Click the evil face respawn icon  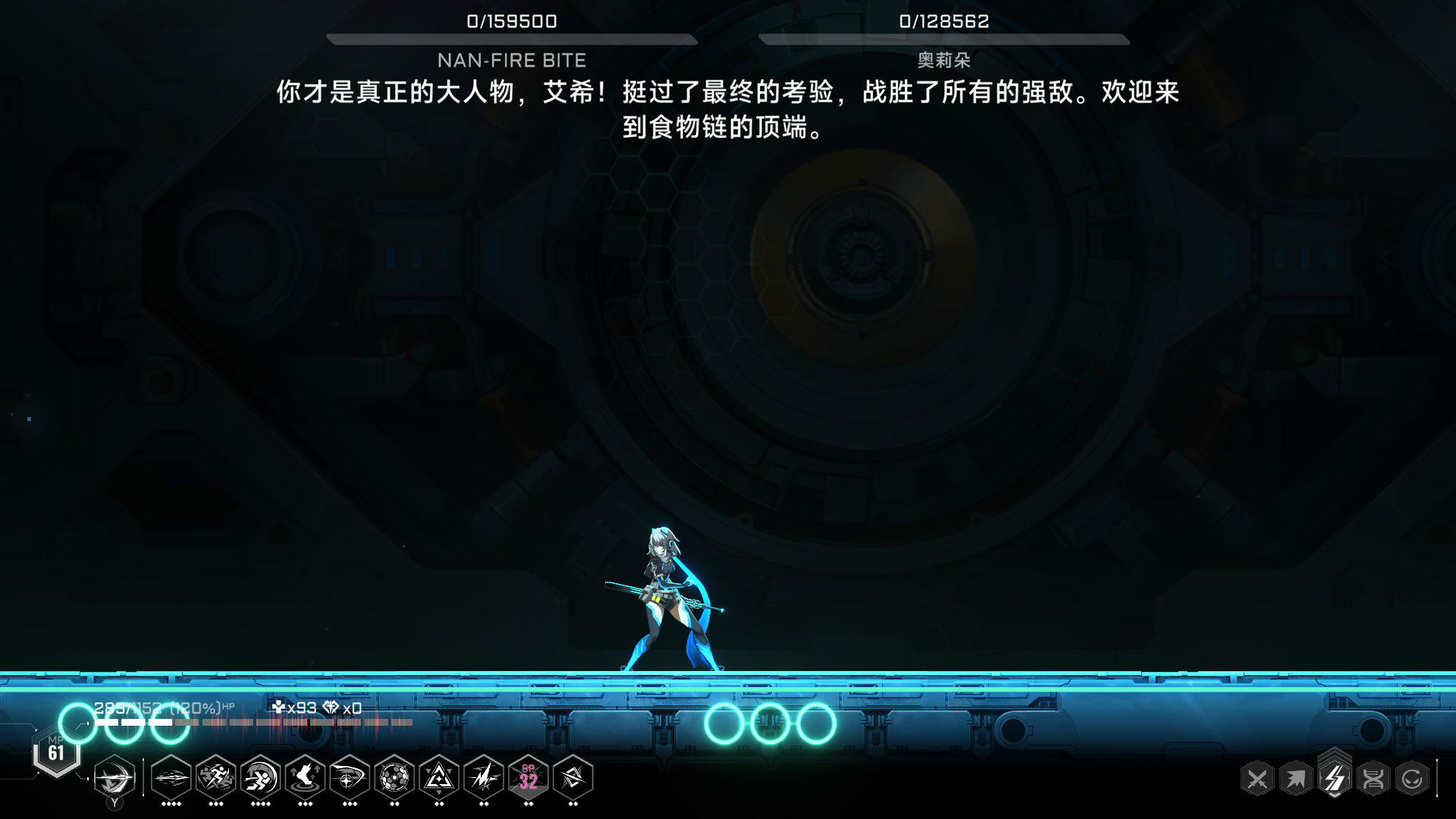click(x=1412, y=778)
